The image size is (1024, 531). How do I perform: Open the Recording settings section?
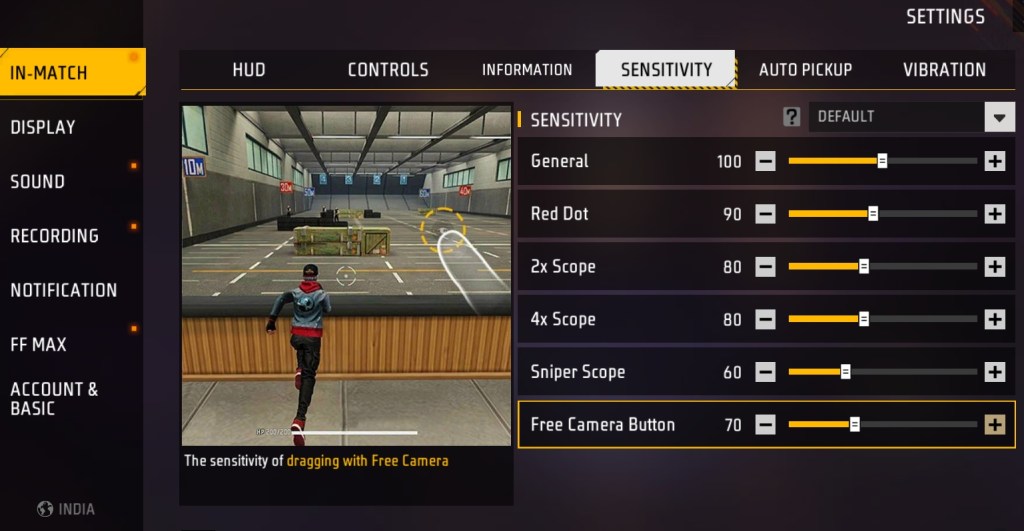(x=54, y=236)
